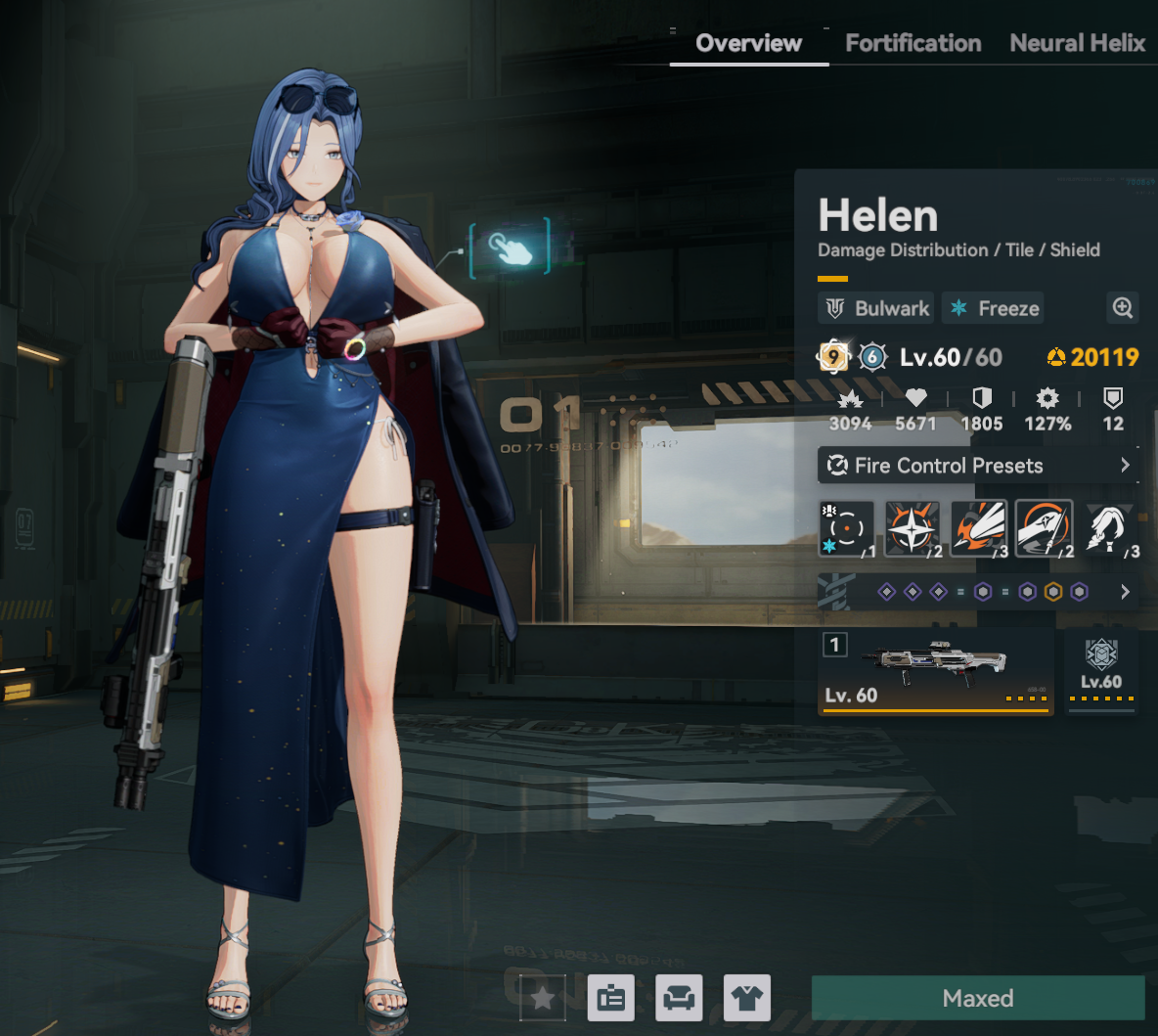Screen dimensions: 1158x1036
Task: Open the Lv.60 cube module slot
Action: click(1101, 671)
